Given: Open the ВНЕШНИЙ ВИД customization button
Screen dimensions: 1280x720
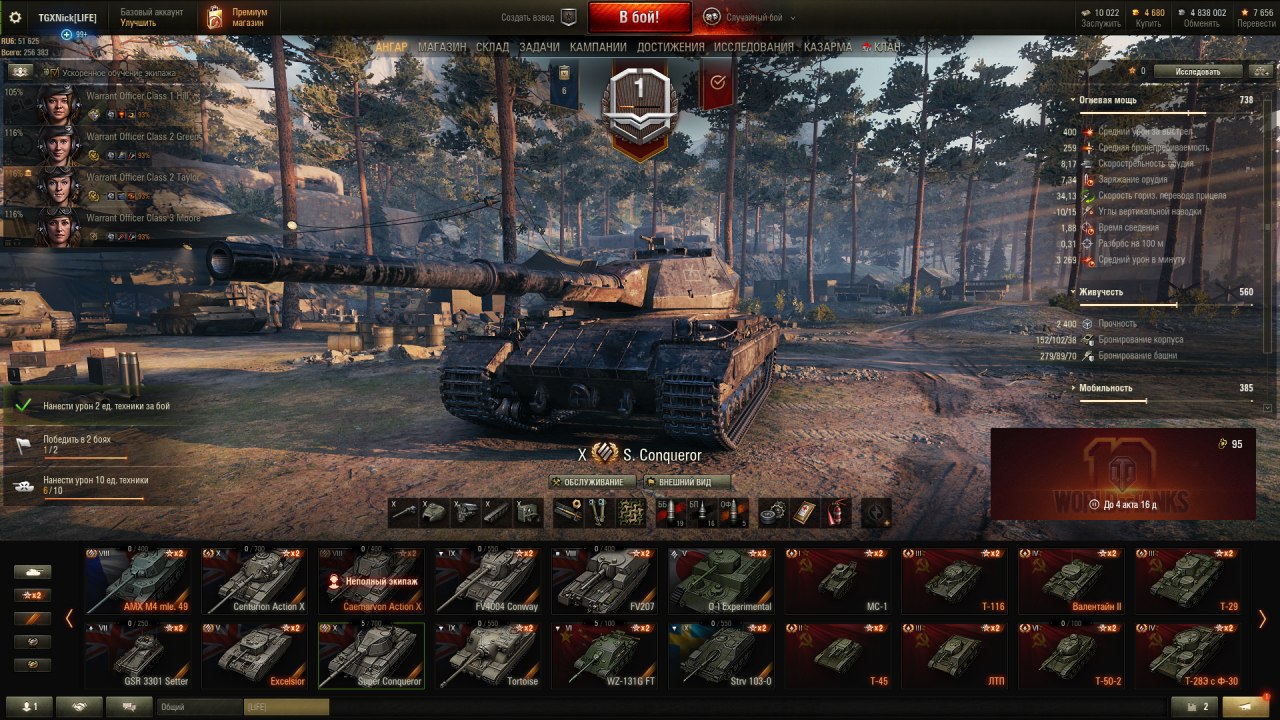Looking at the screenshot, I should coord(688,482).
